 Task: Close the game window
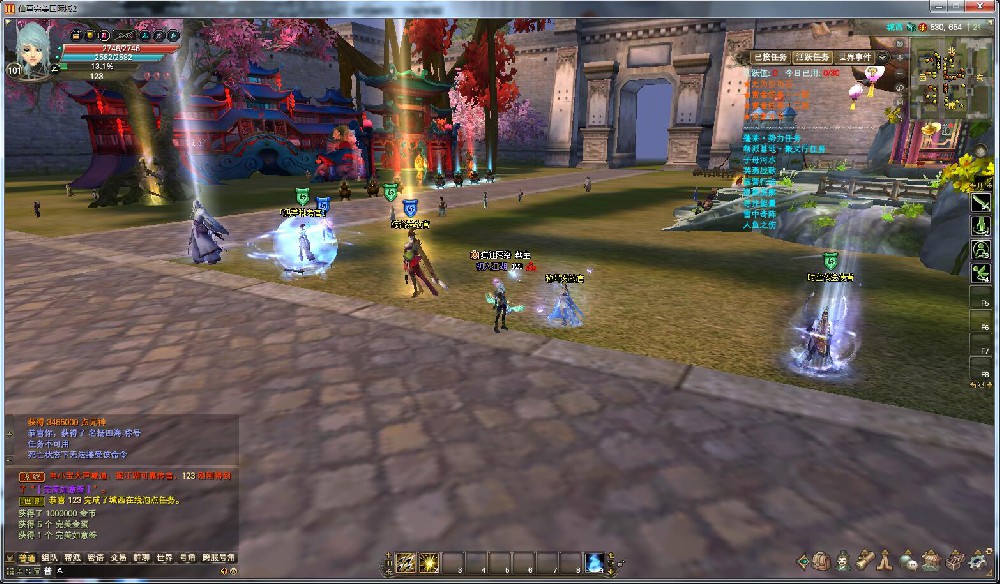[x=980, y=7]
